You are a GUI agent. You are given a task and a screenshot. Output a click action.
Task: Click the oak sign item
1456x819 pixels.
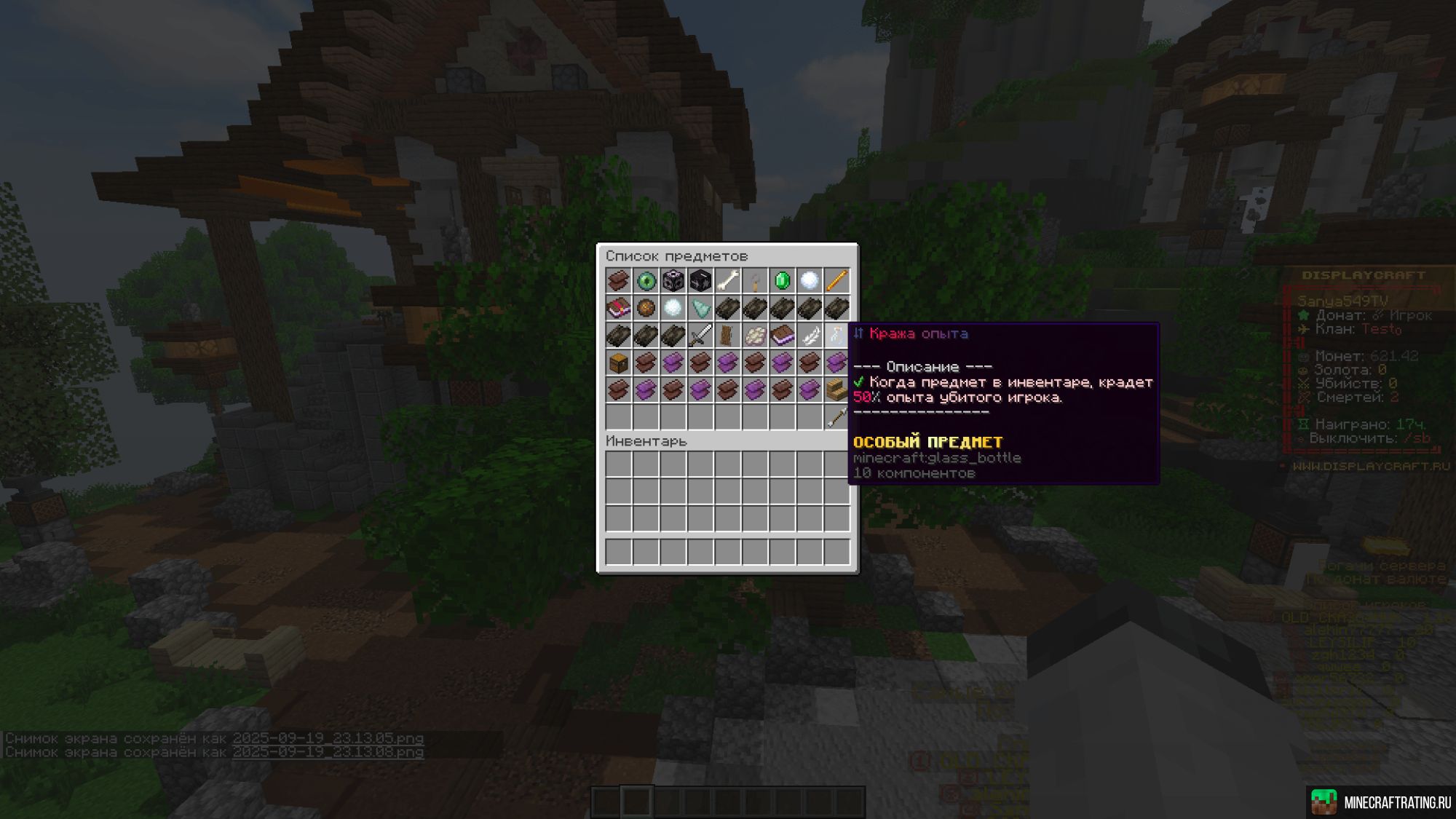727,335
